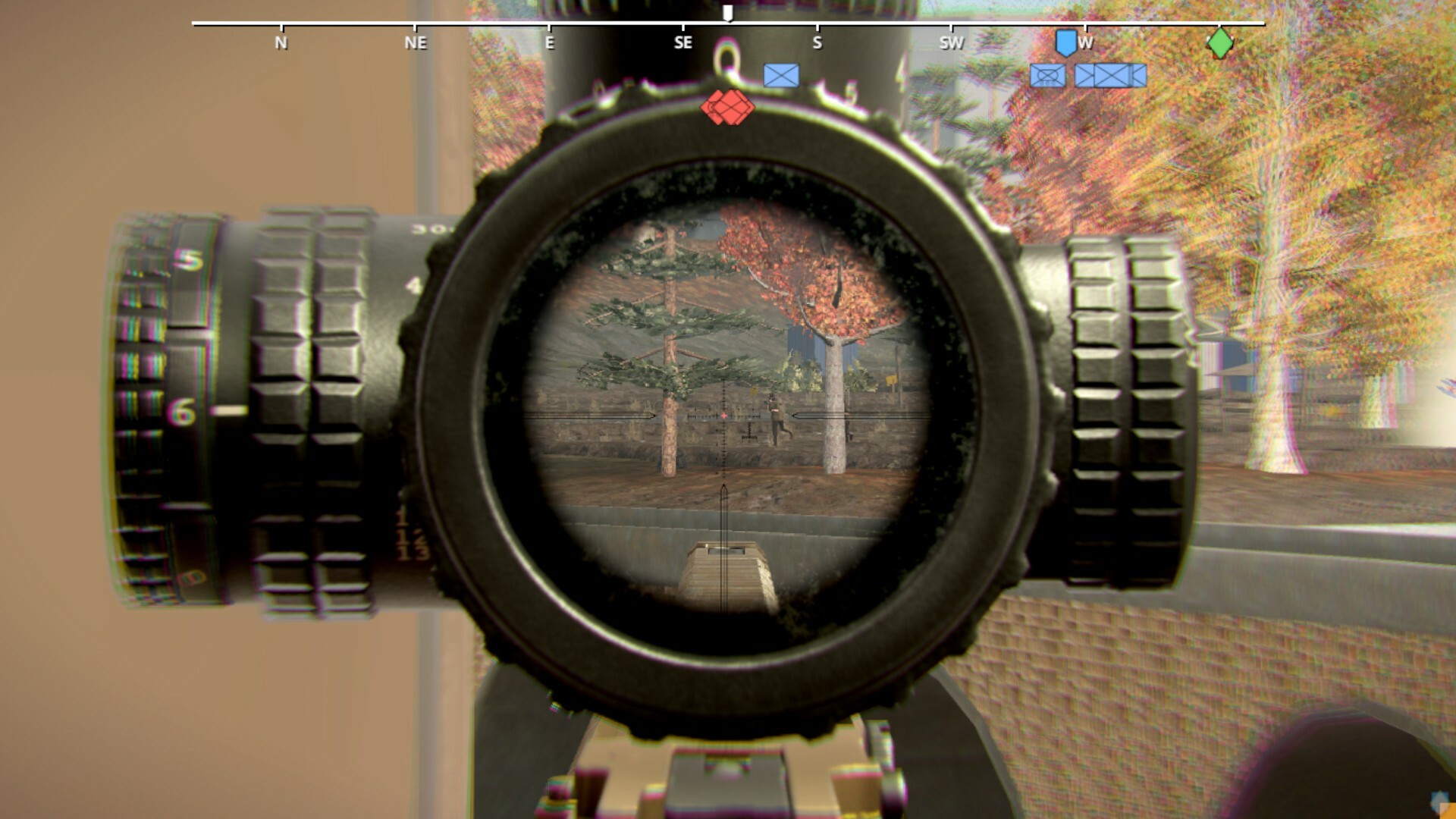Click the N marking on the compass strip
Image resolution: width=1456 pixels, height=819 pixels.
(281, 44)
